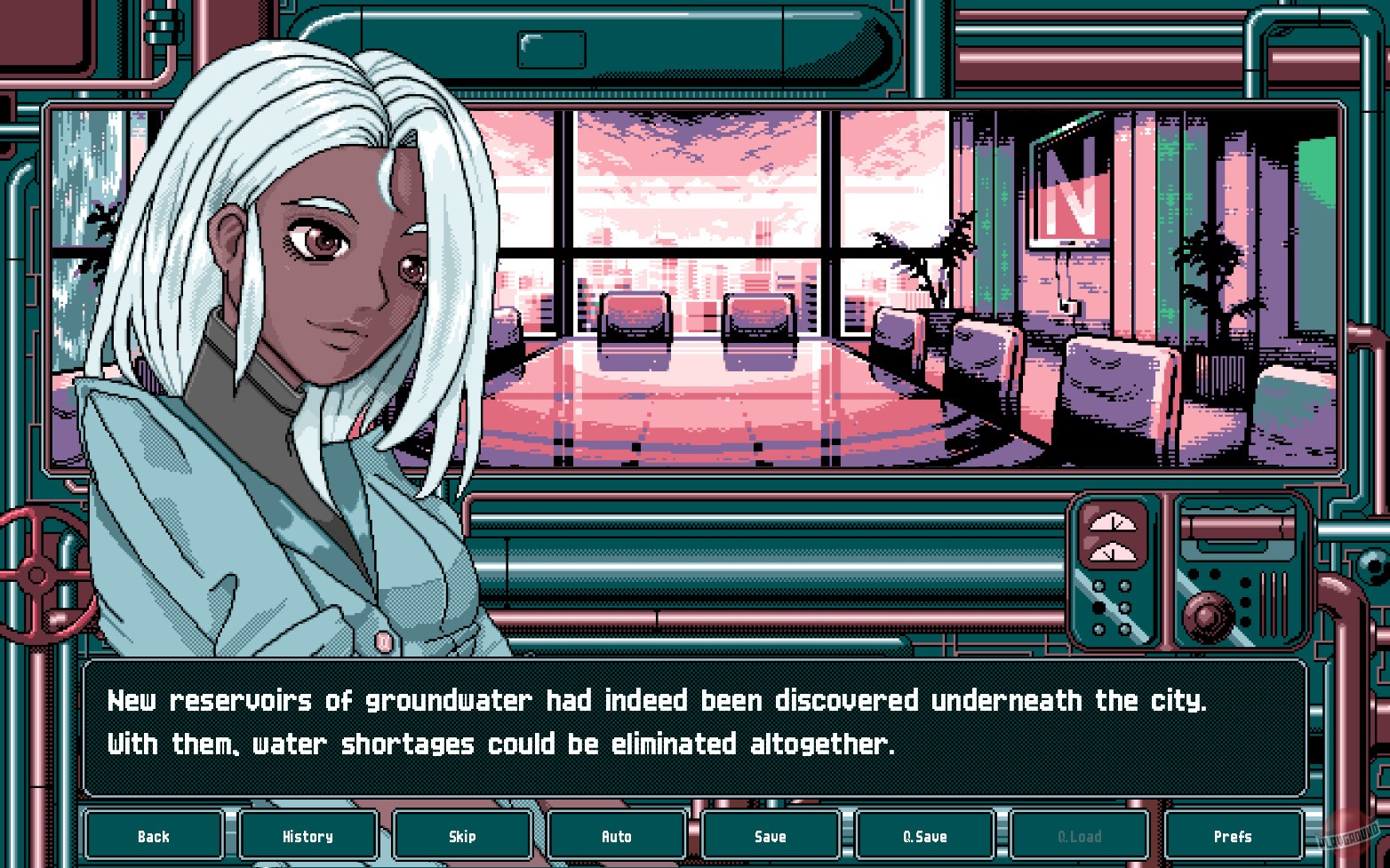Quick save using the Q.Save button
1390x868 pixels.
tap(924, 835)
